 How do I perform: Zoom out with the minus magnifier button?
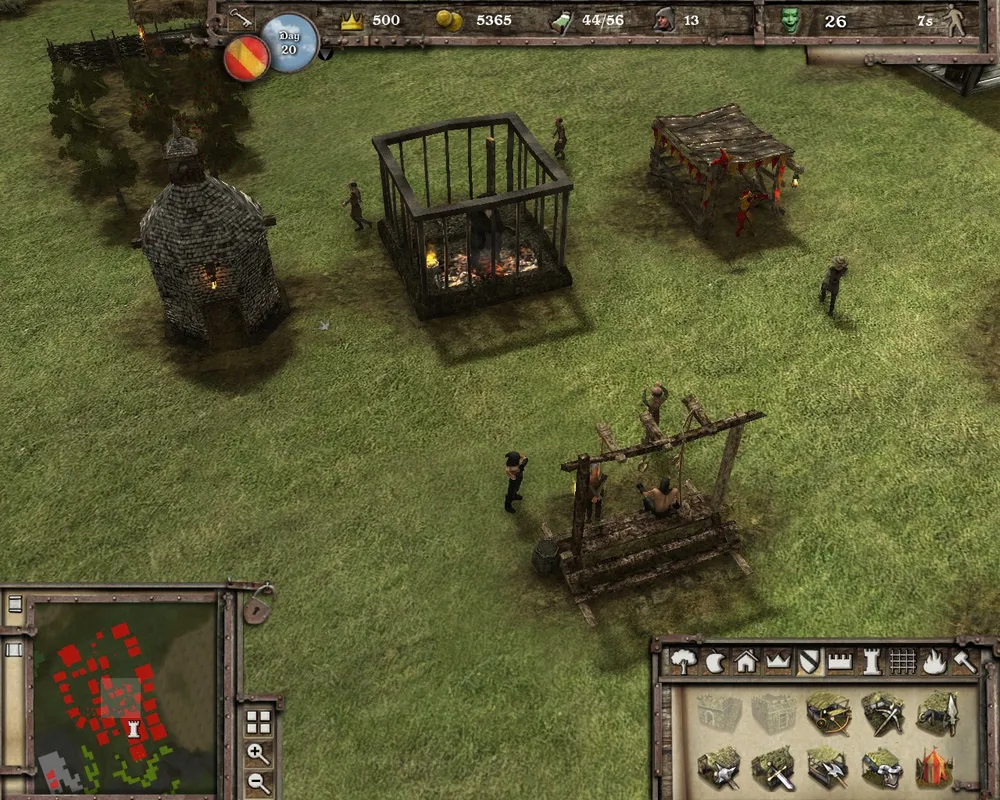pyautogui.click(x=258, y=782)
